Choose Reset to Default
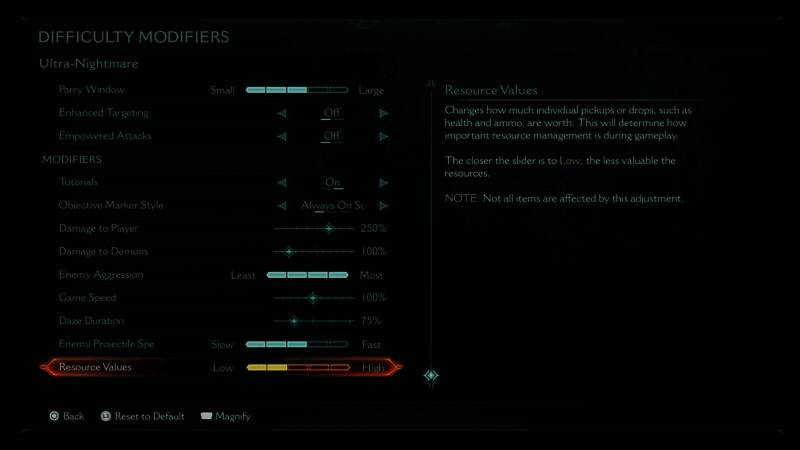 tap(143, 416)
